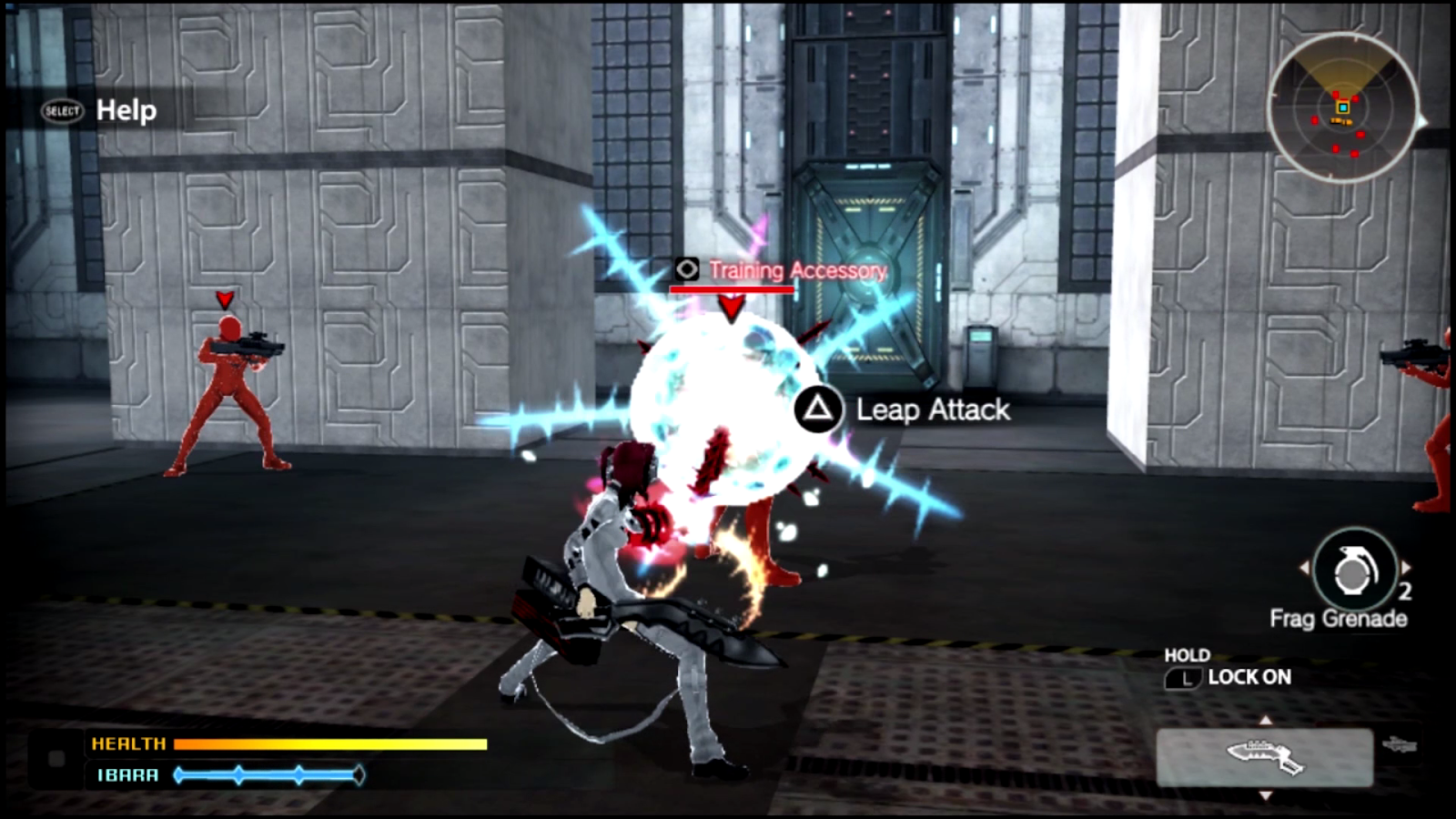1456x819 pixels.
Task: Click the L shoulder button icon near LOCK ON
Action: 1186,677
